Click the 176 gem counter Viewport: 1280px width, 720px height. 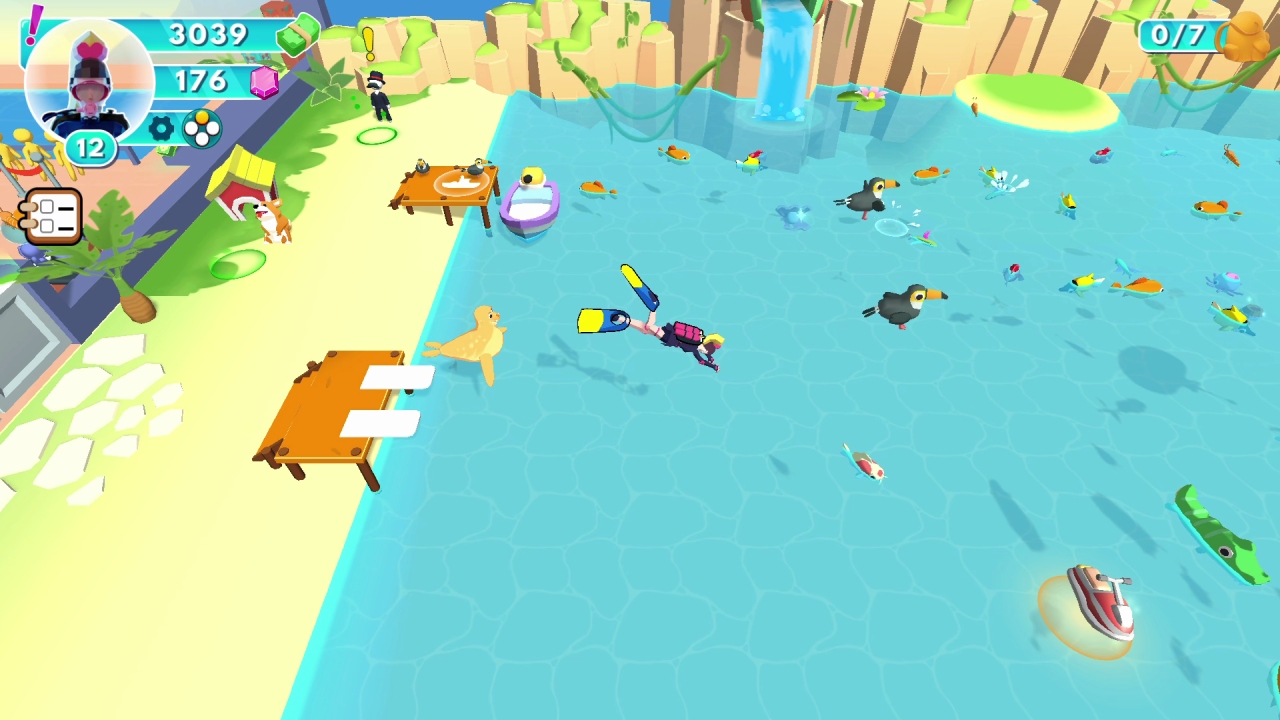coord(200,81)
